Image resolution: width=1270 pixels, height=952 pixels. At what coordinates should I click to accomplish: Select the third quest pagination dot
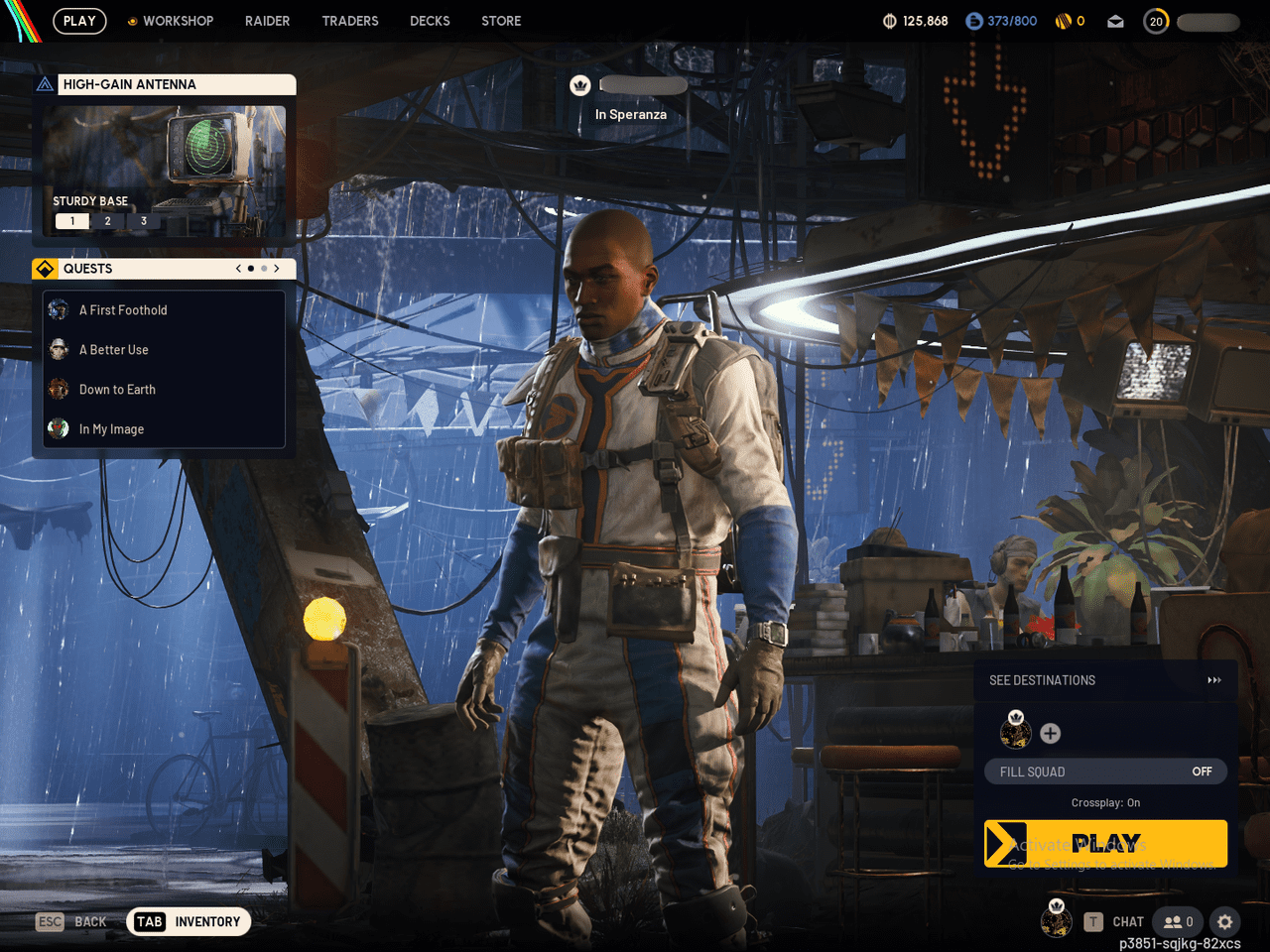pyautogui.click(x=264, y=268)
